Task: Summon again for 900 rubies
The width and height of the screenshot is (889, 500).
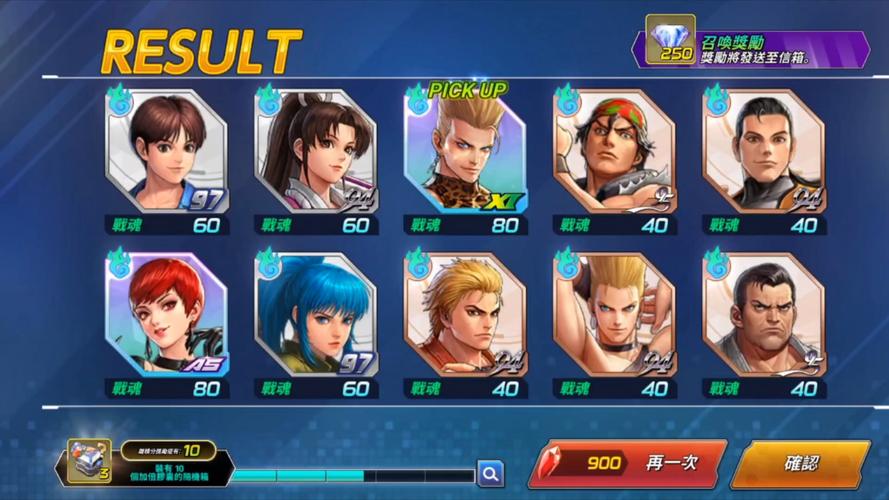Action: [x=628, y=464]
